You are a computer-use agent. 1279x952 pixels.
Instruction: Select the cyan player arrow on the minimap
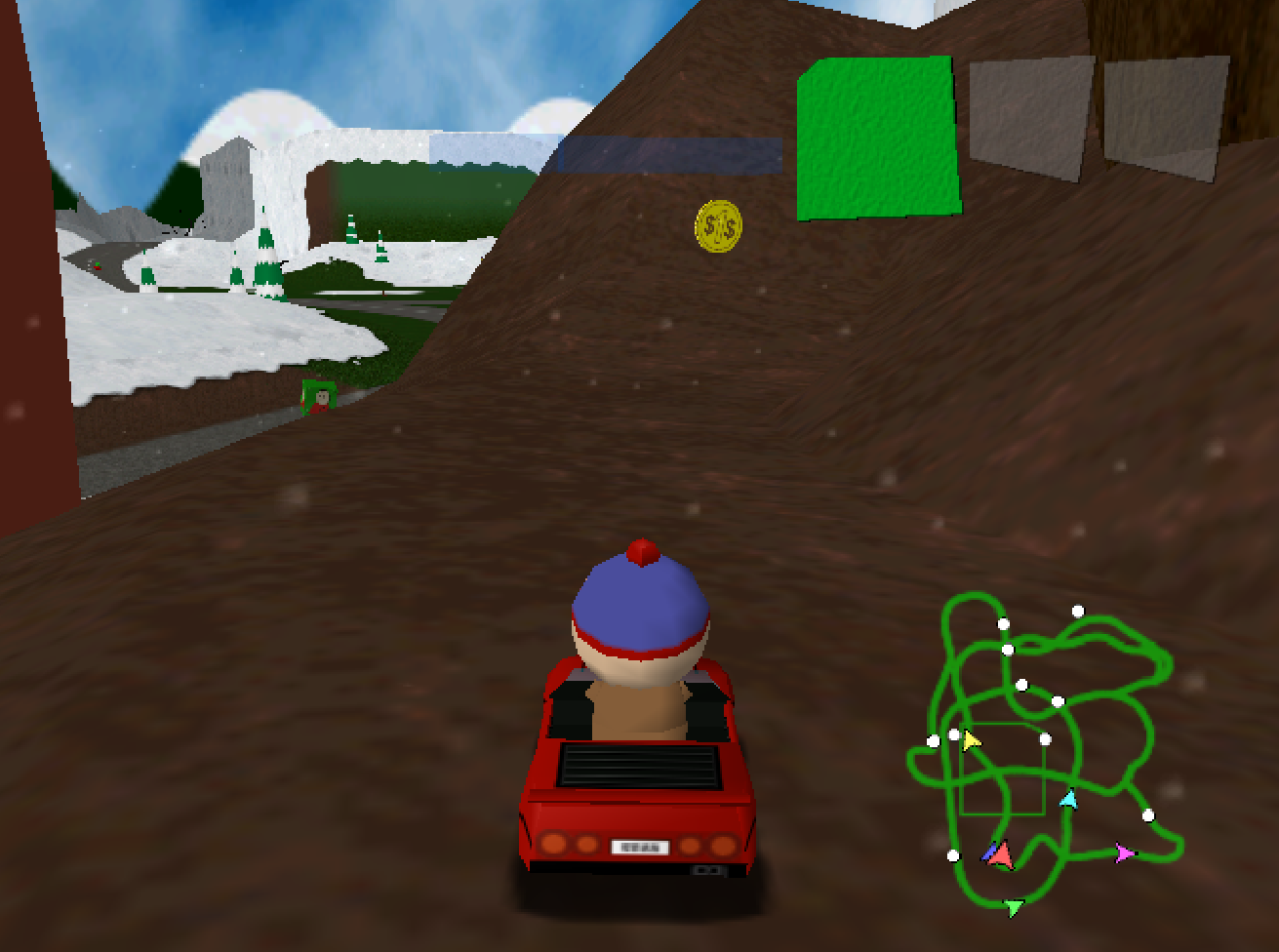pos(1069,799)
